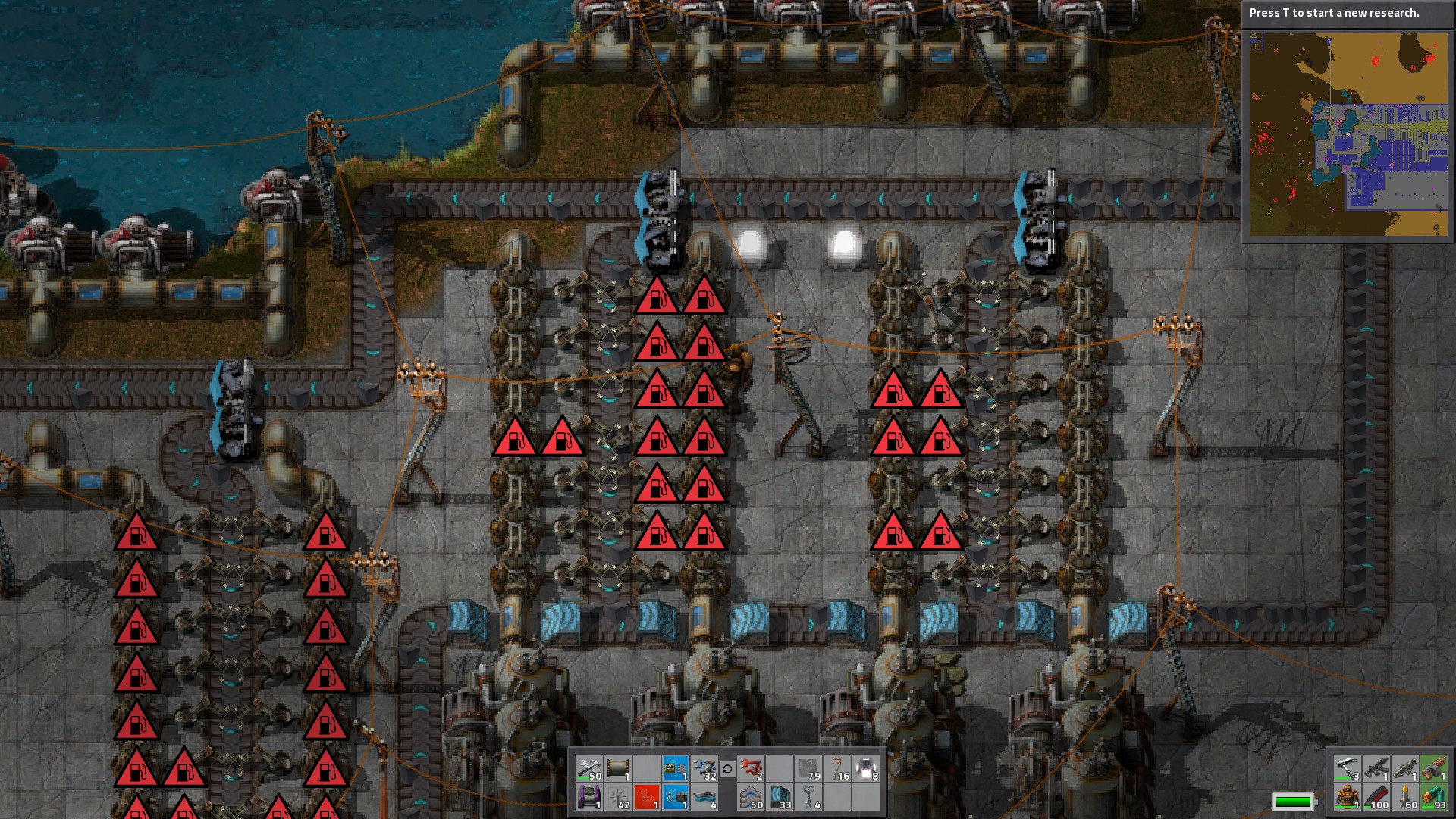Choose the small electric pole stack of 16
This screenshot has height=819, width=1456.
pyautogui.click(x=837, y=768)
